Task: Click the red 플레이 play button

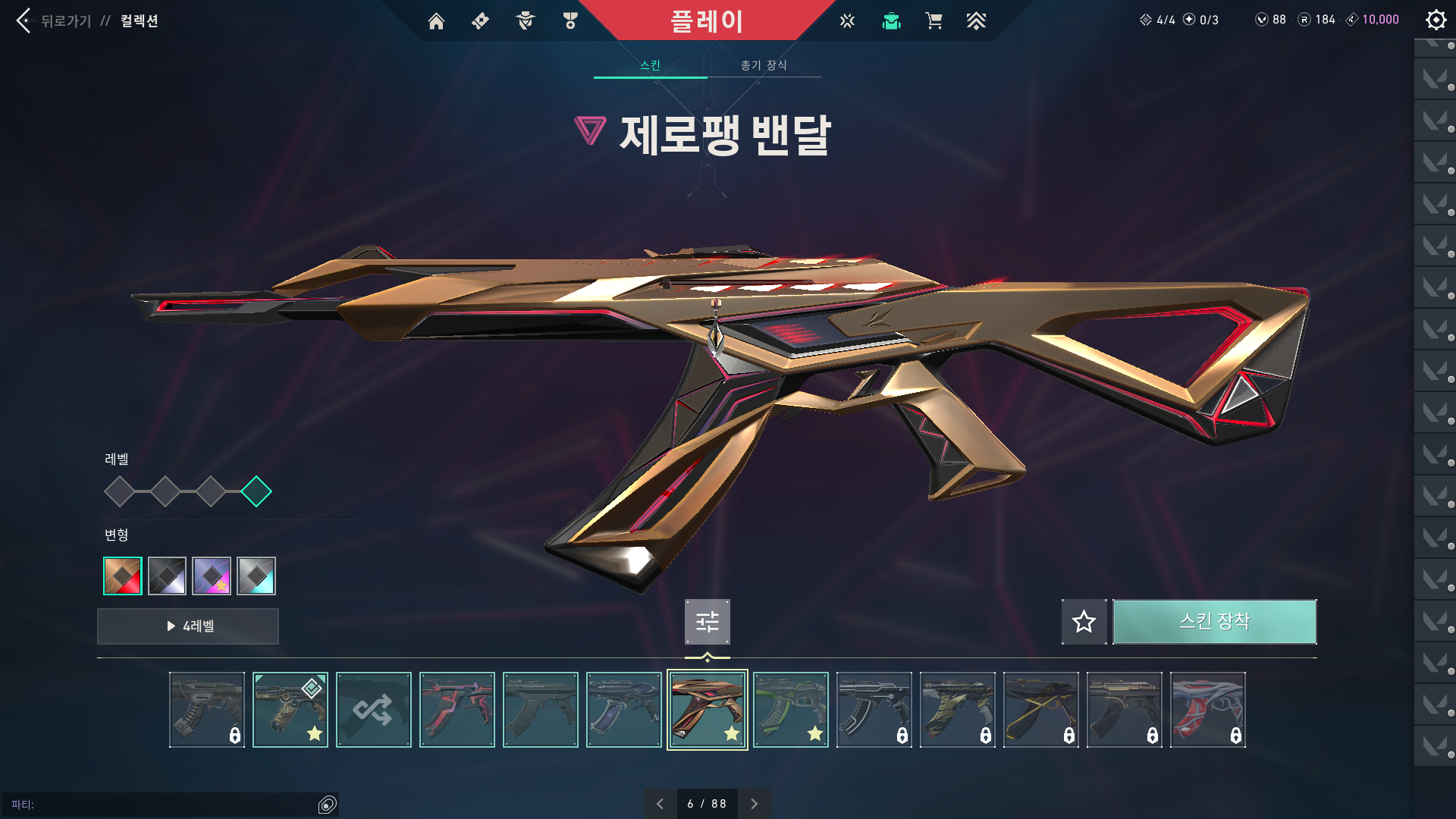Action: coord(706,20)
